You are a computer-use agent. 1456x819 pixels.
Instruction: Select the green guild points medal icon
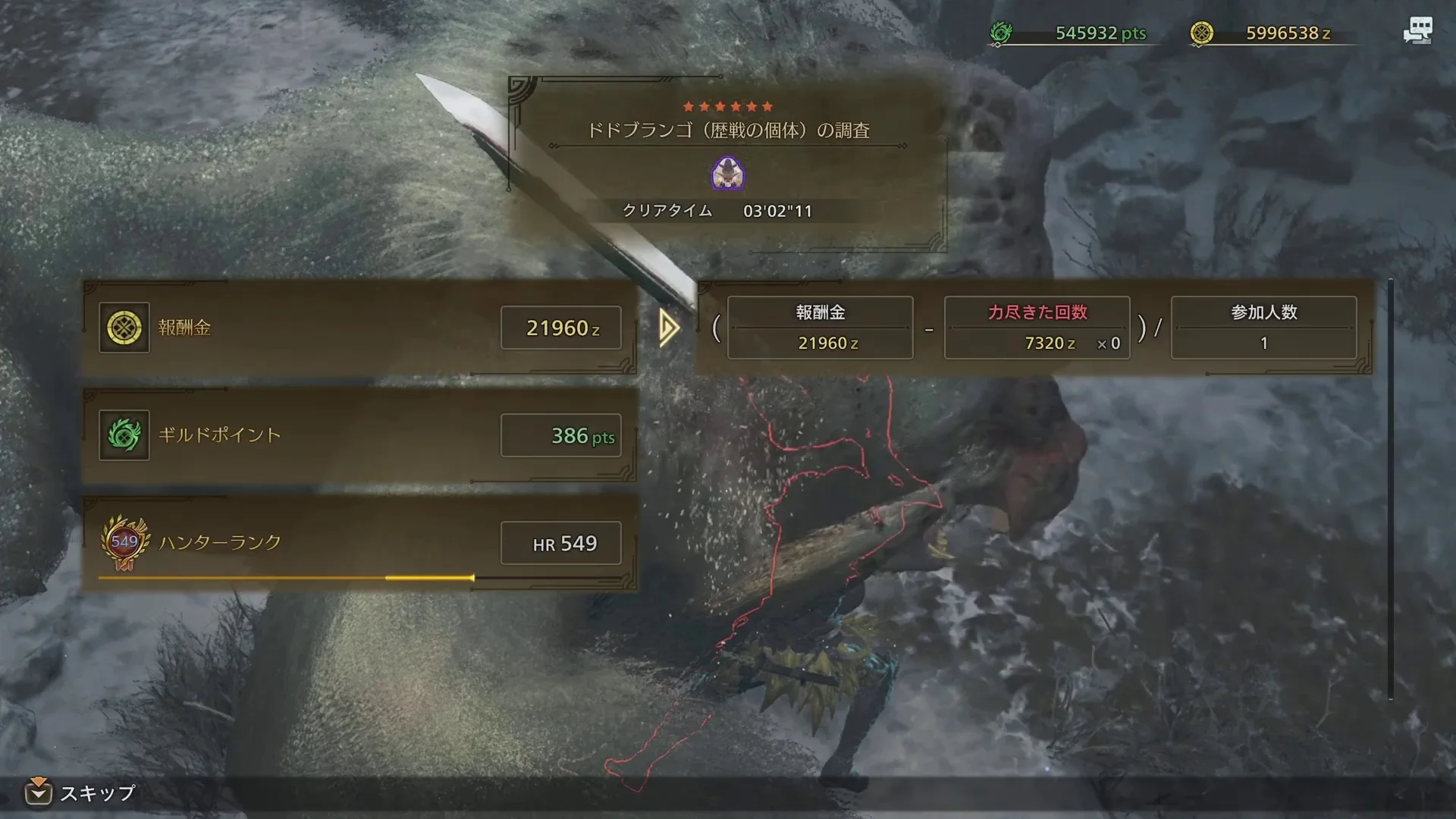pos(124,436)
